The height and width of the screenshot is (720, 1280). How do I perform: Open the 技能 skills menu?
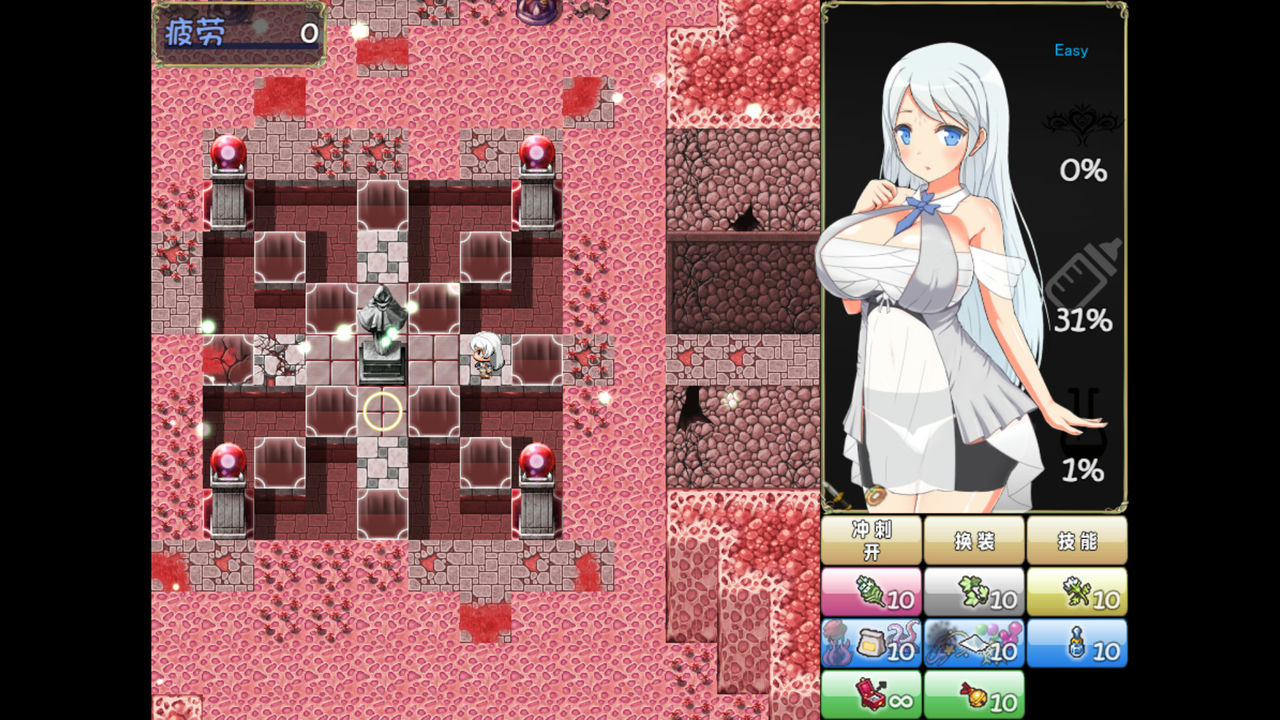coord(1078,540)
